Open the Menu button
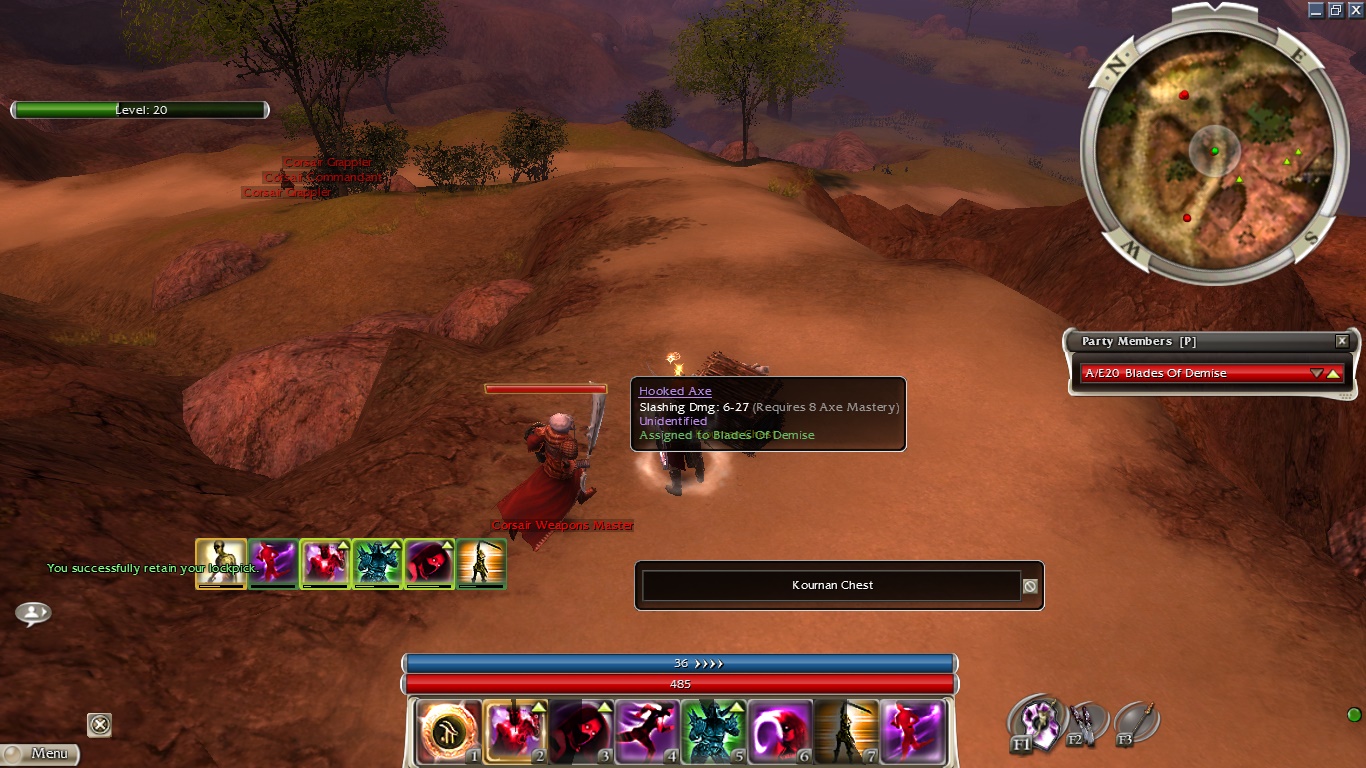1366x768 pixels. pos(40,753)
